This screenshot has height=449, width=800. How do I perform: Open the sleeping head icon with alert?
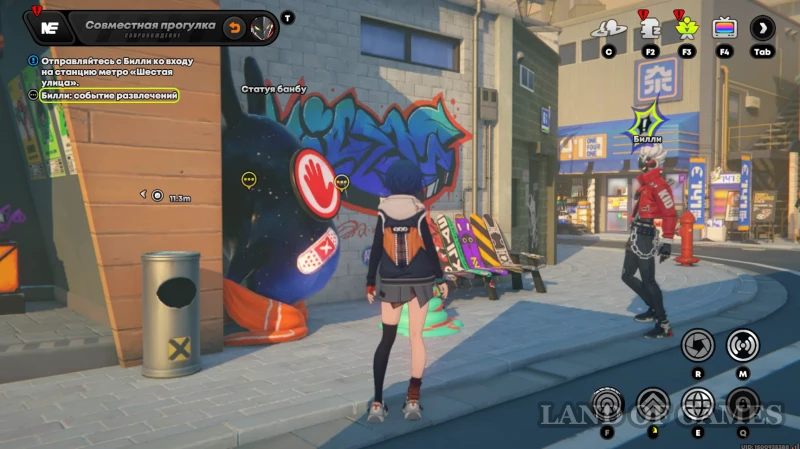click(x=648, y=28)
